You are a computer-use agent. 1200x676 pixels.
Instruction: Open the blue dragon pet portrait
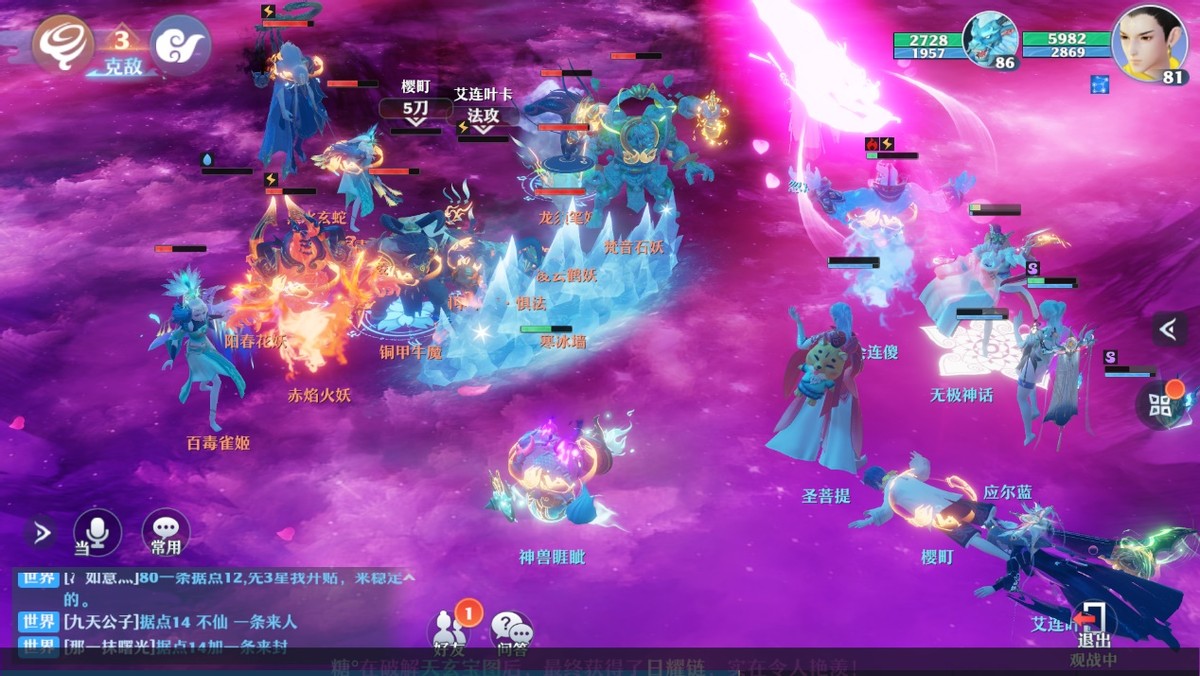989,41
